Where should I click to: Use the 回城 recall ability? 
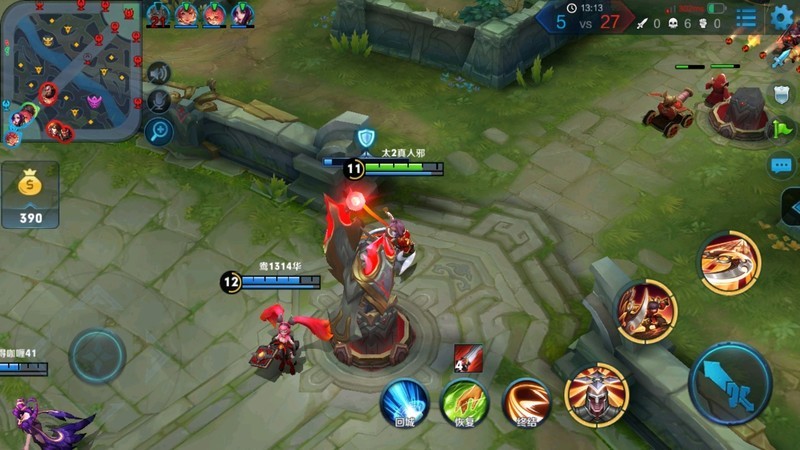point(404,401)
